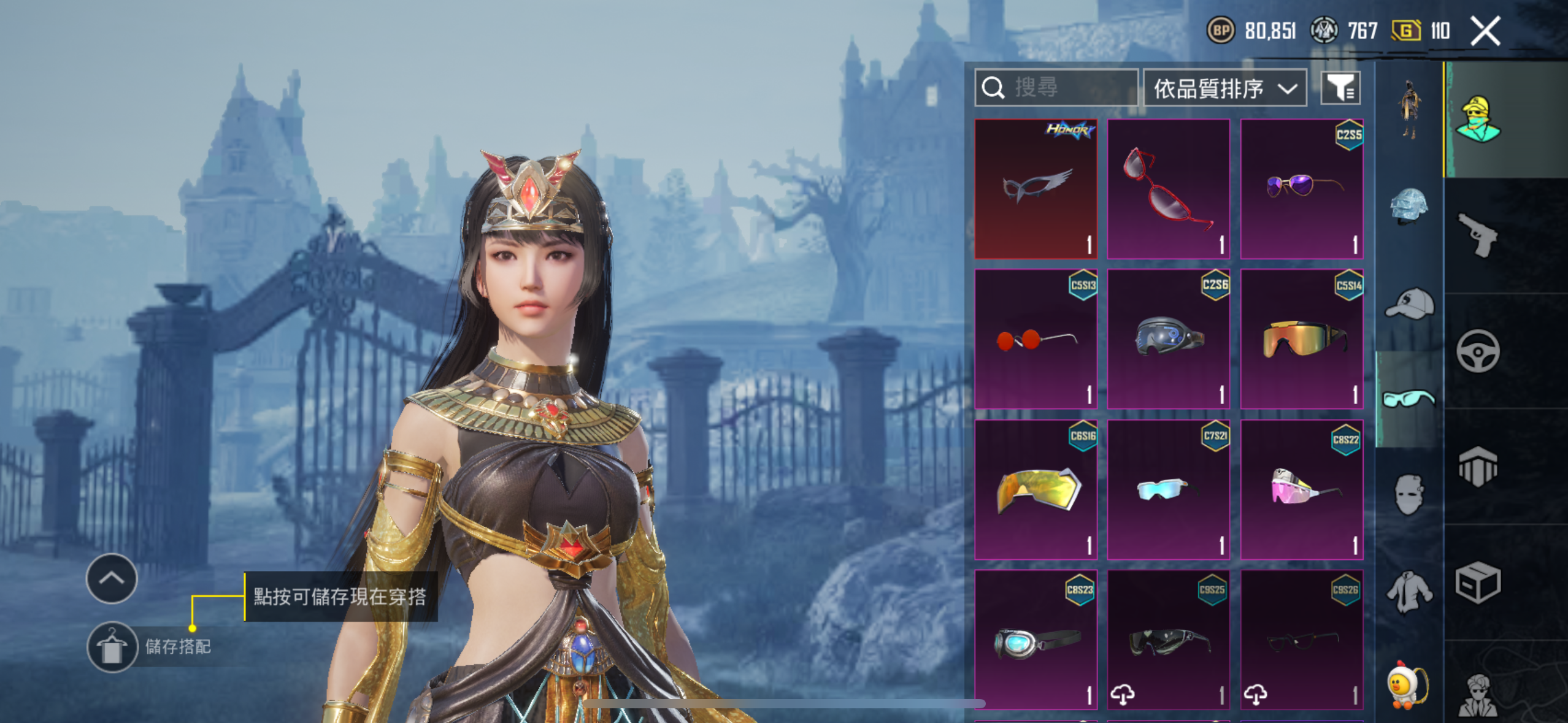Pick the blue ski goggles C2S6

tap(1169, 339)
